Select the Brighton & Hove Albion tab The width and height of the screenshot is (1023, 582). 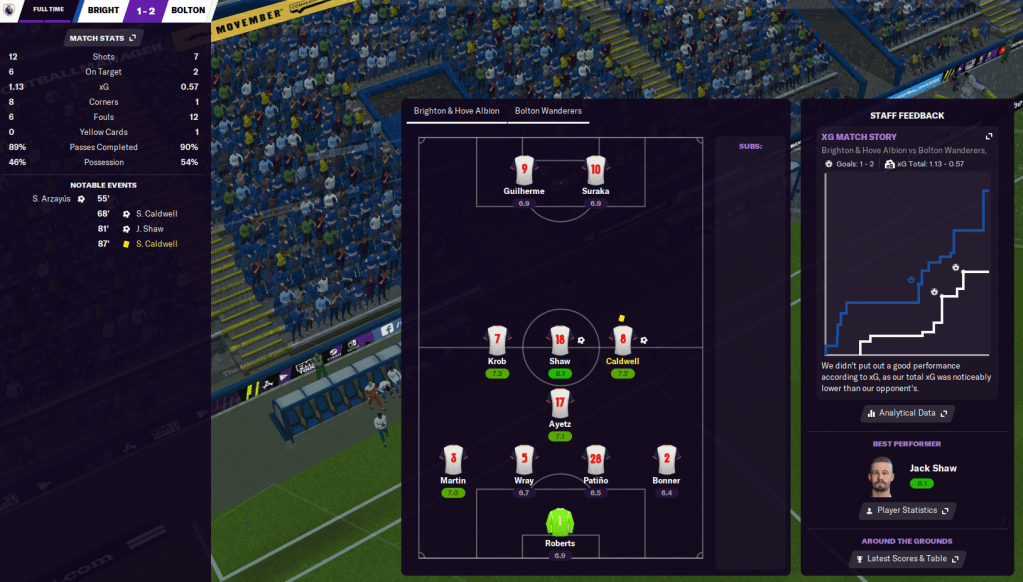[x=457, y=111]
